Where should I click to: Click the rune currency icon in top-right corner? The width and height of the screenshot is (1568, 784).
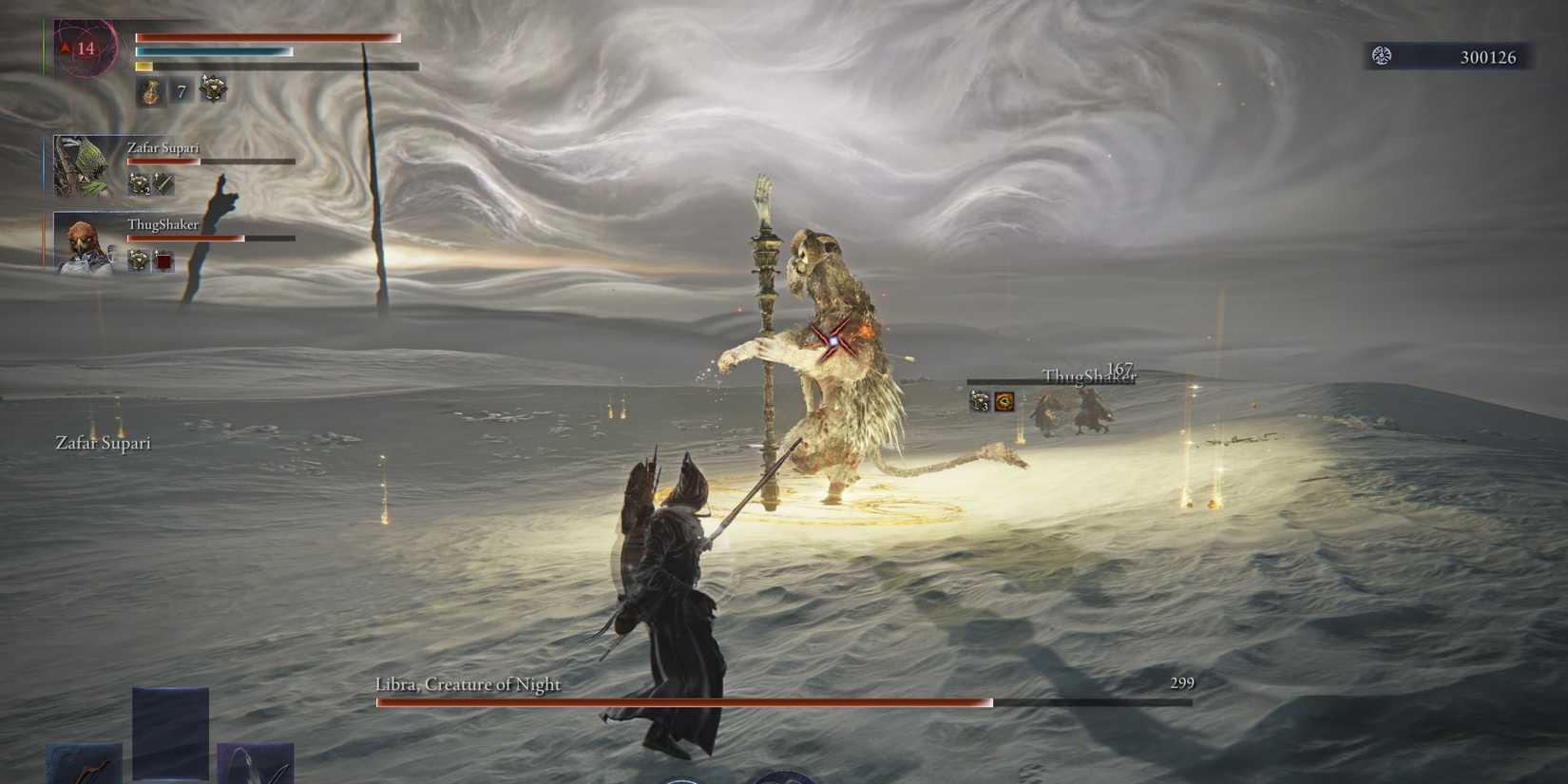1380,56
